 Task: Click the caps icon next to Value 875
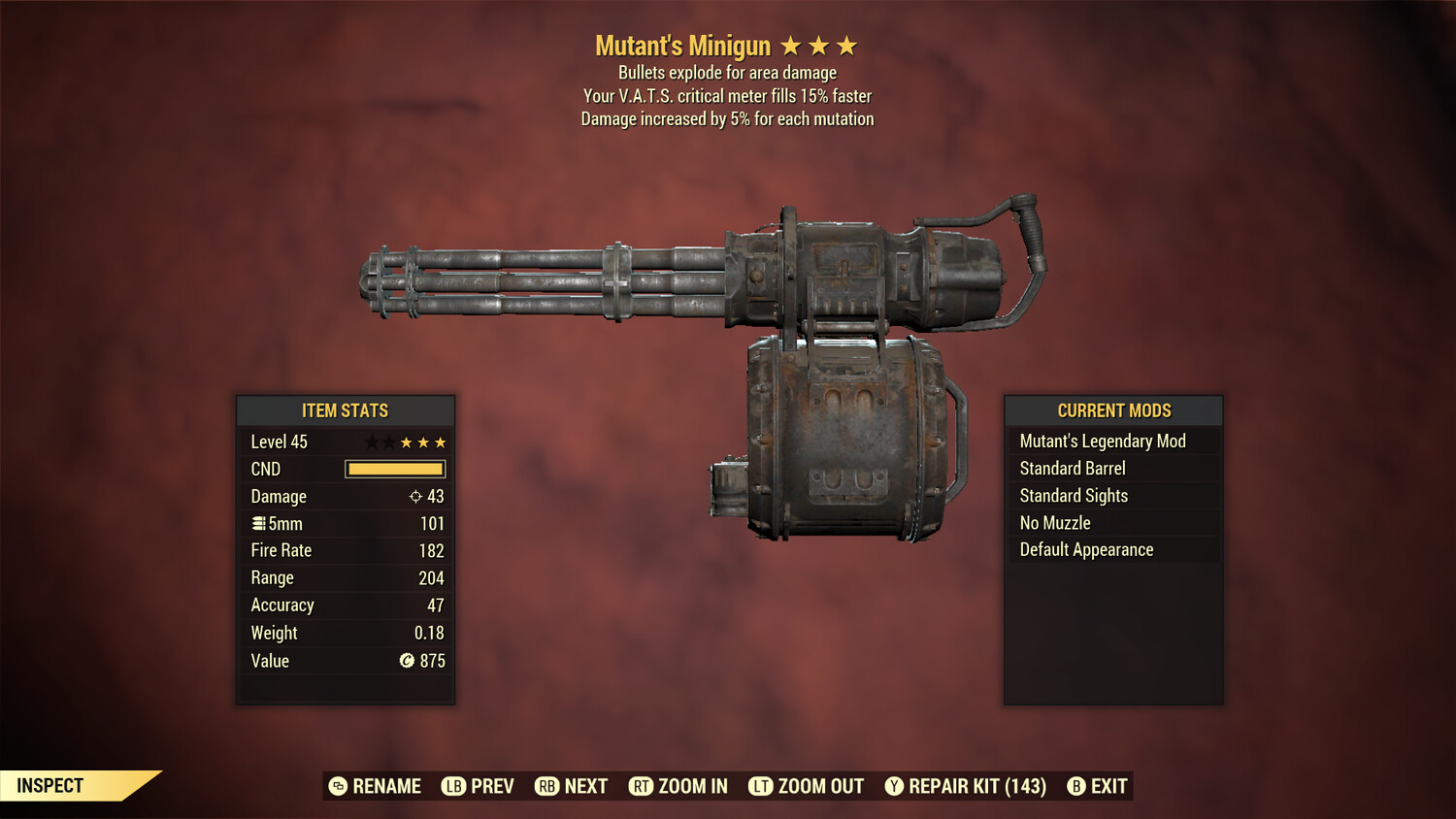[408, 660]
